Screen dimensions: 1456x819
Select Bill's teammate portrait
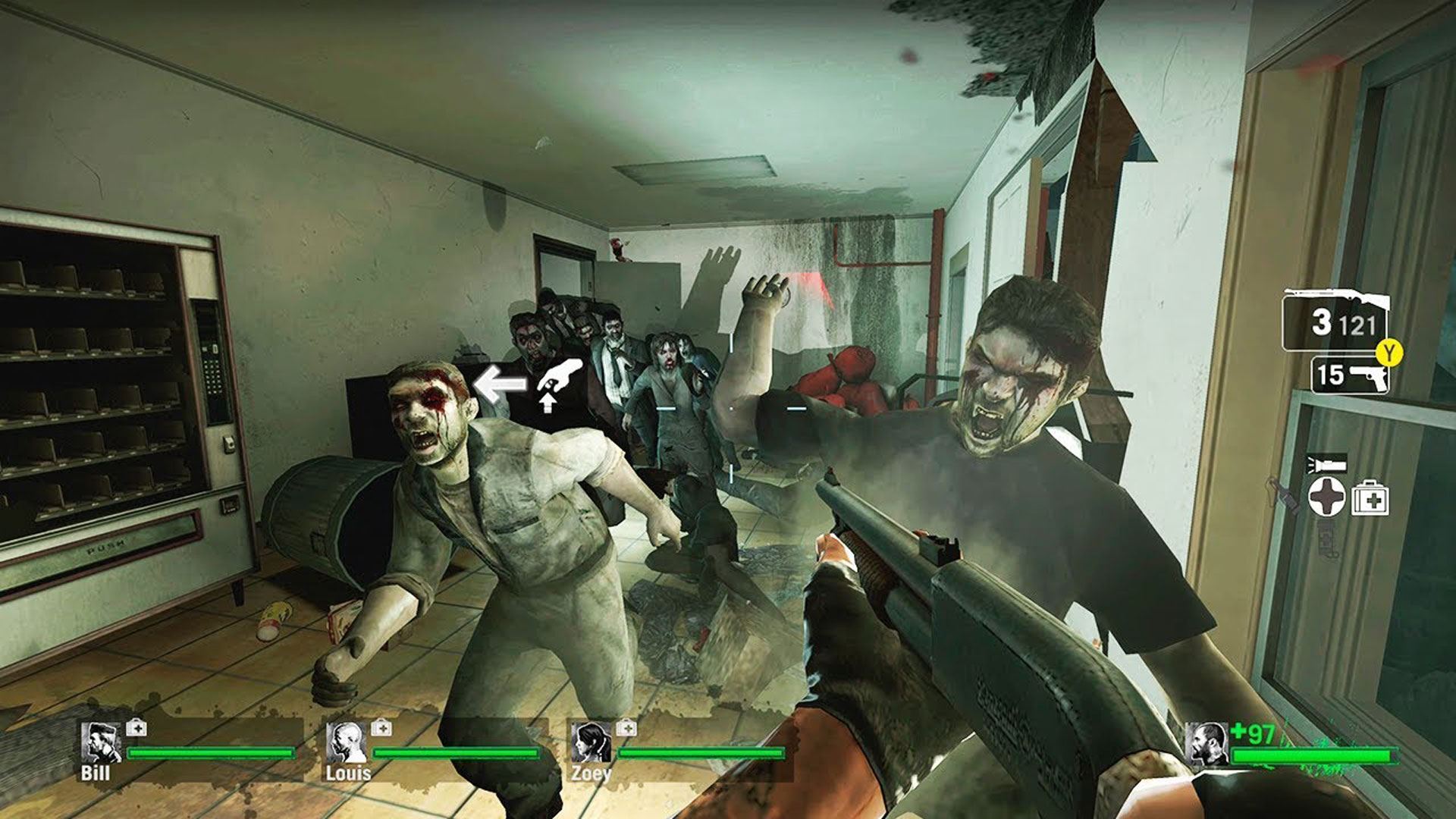point(100,742)
